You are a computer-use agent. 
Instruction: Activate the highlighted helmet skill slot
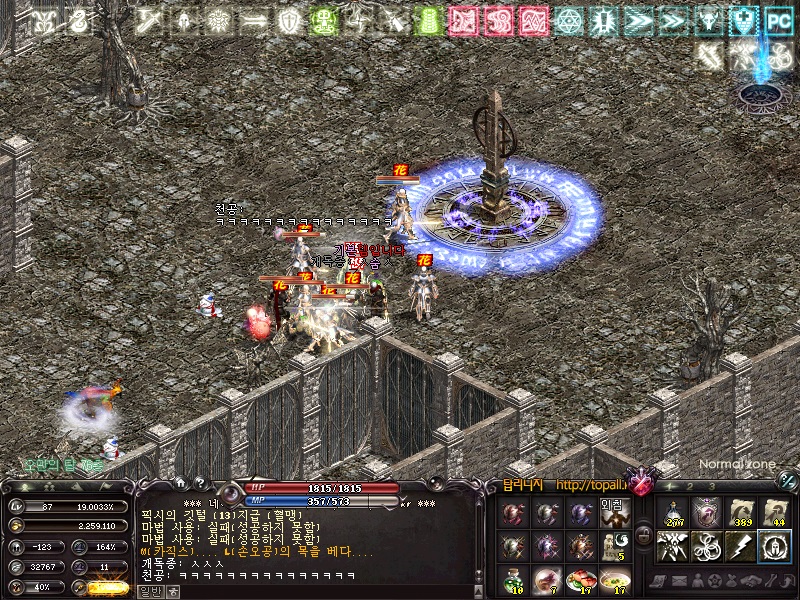[x=773, y=546]
